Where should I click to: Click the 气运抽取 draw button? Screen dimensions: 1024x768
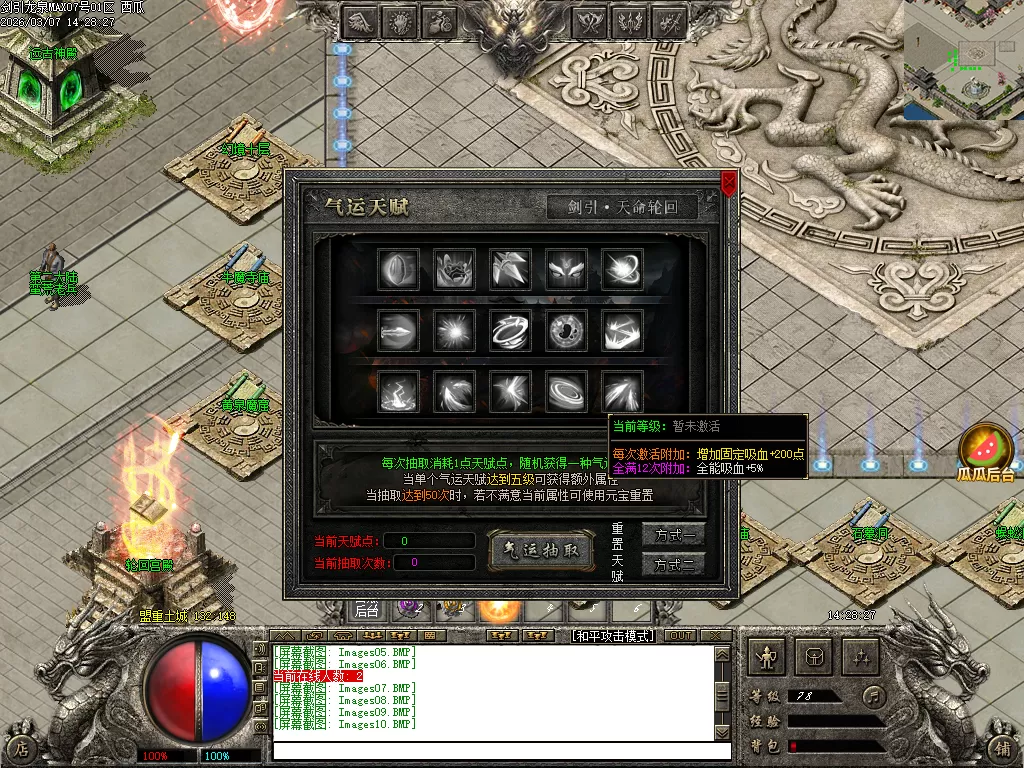point(540,550)
